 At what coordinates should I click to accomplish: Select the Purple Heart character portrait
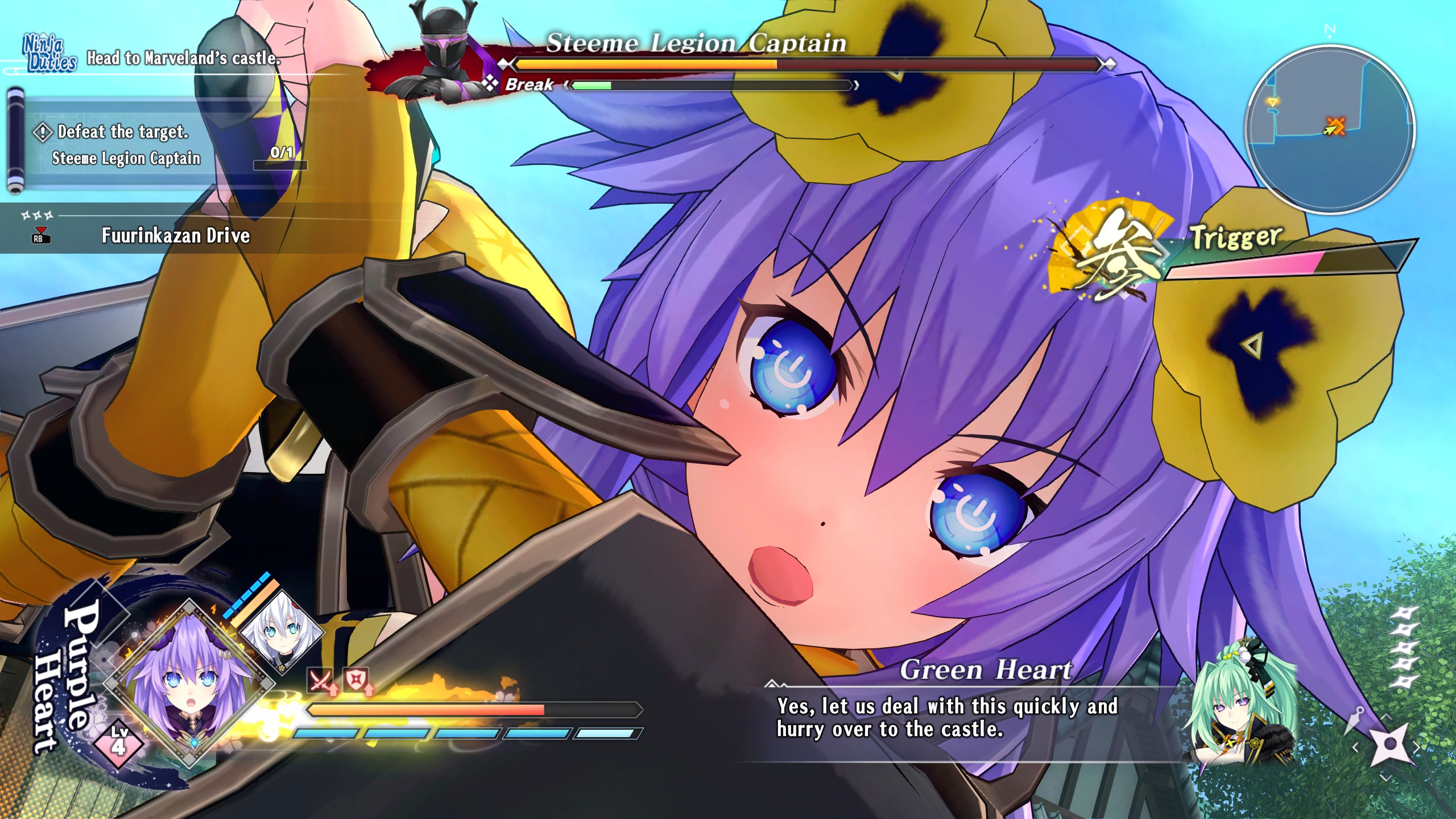point(189,684)
